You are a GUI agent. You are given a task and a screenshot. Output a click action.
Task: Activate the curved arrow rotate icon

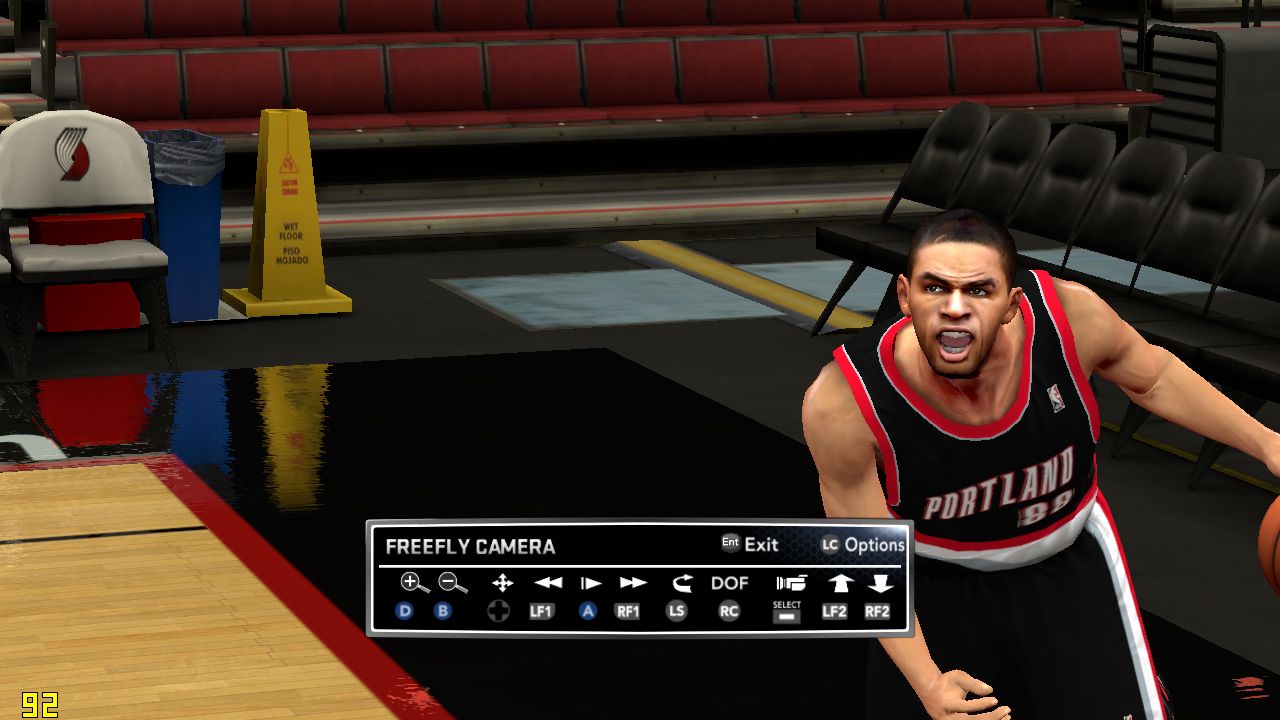click(682, 582)
